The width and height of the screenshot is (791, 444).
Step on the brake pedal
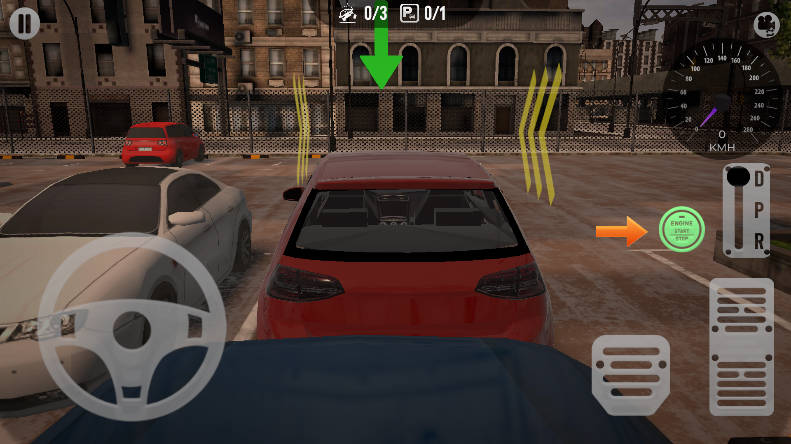pos(630,375)
